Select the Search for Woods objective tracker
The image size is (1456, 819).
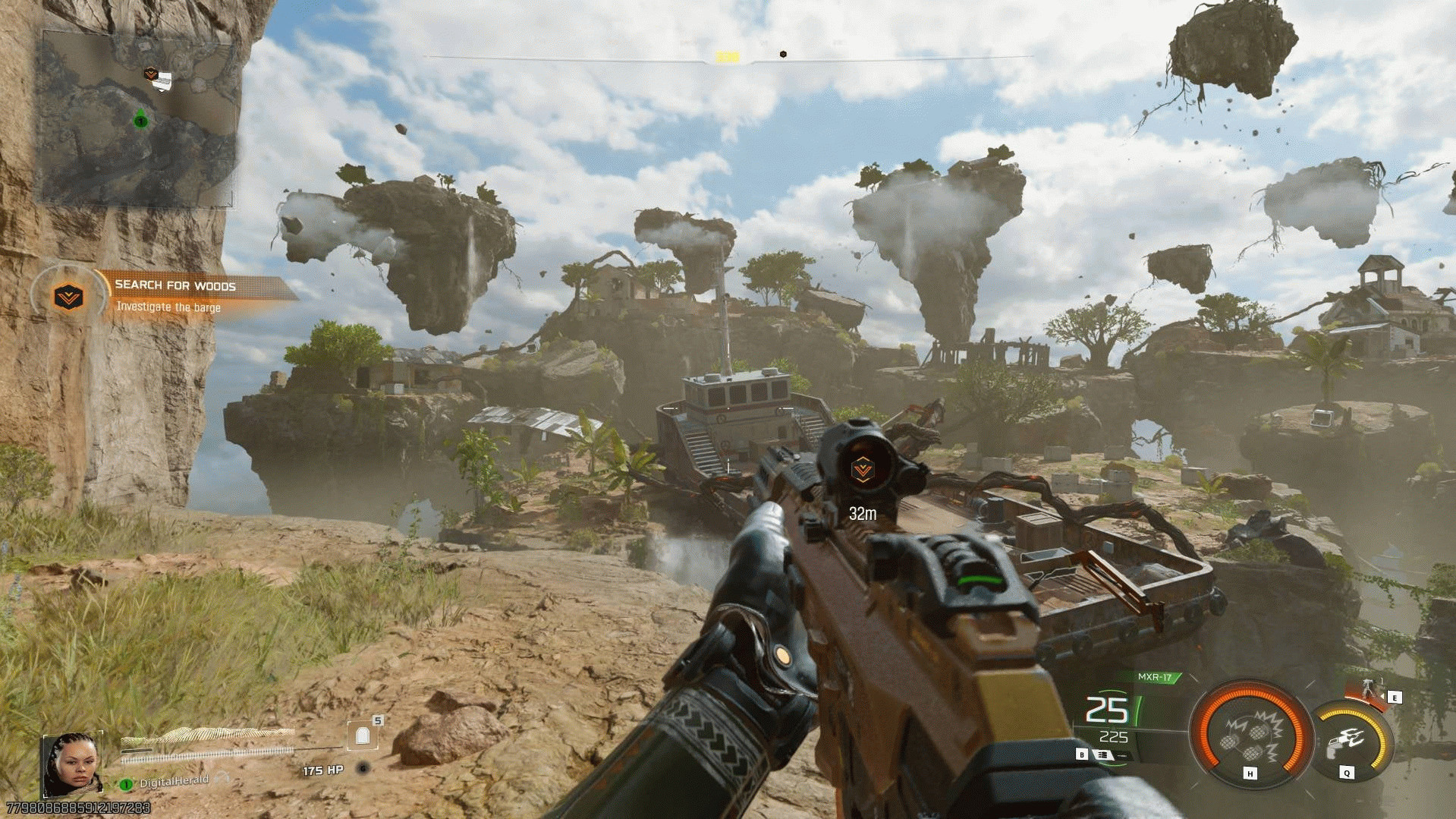pos(175,295)
